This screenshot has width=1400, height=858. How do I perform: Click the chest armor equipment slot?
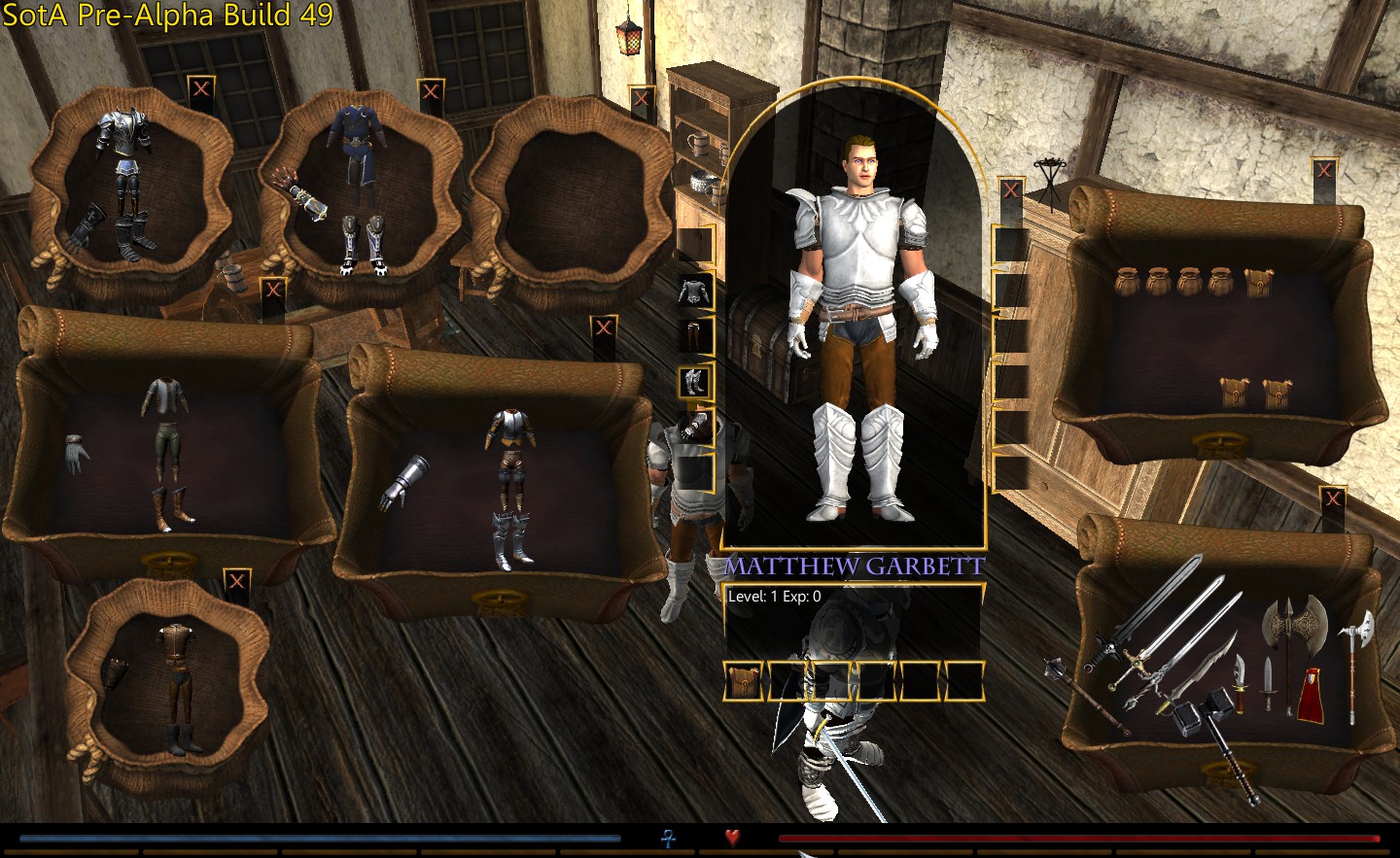(x=694, y=290)
